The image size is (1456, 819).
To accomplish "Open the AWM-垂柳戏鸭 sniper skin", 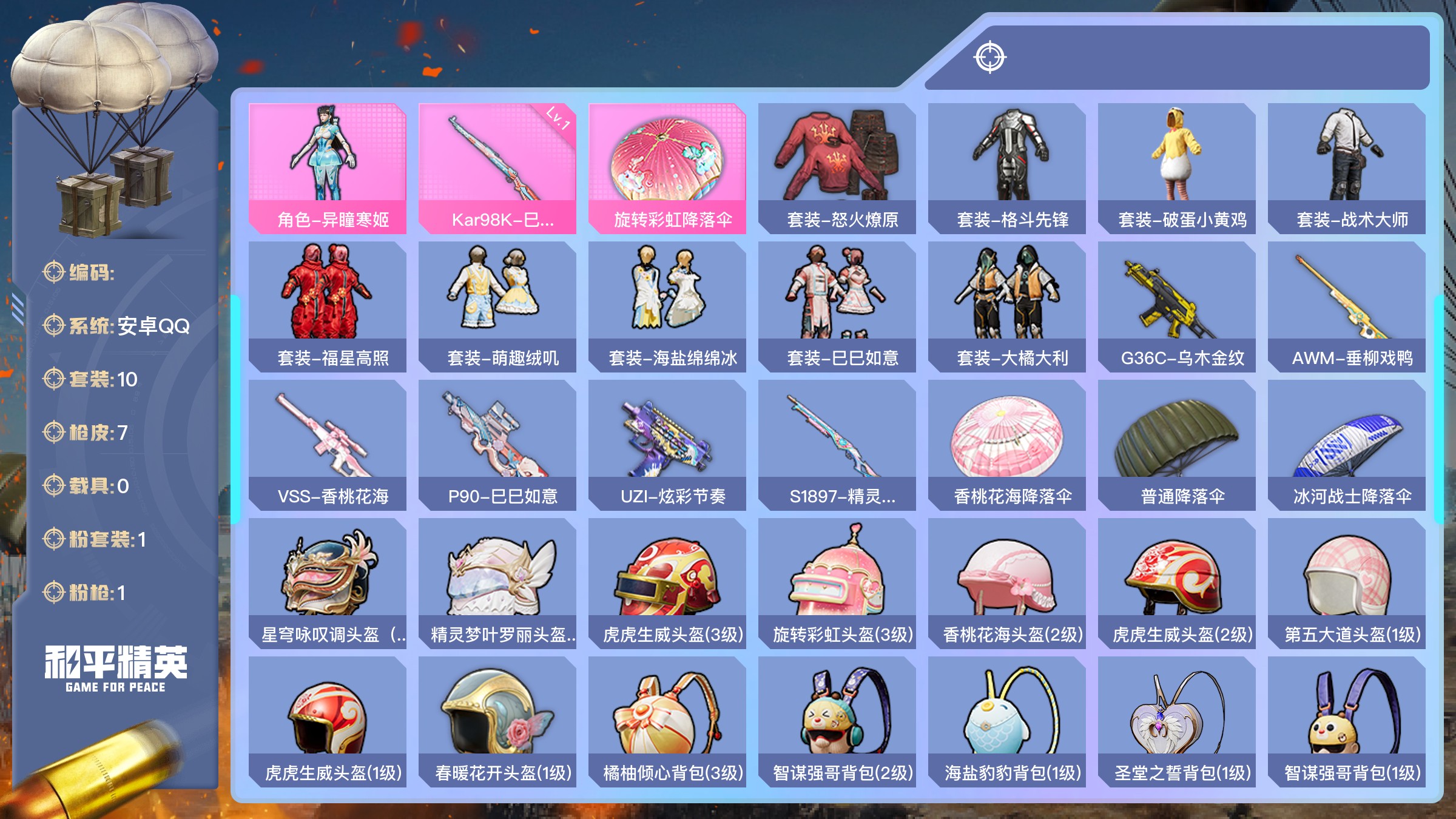I will [1346, 306].
